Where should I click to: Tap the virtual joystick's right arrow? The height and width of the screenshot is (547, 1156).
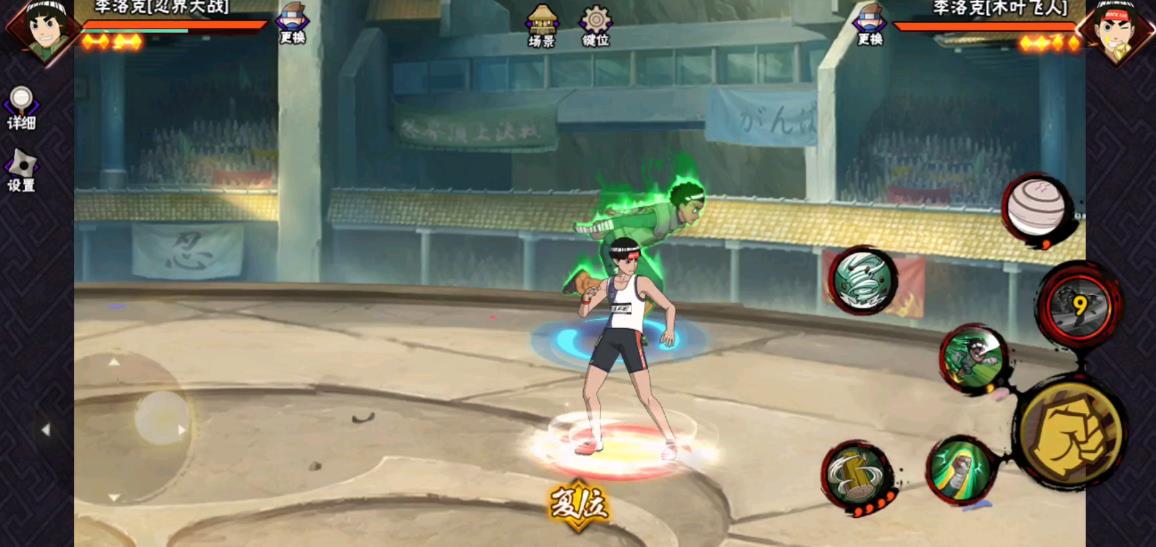tap(181, 430)
